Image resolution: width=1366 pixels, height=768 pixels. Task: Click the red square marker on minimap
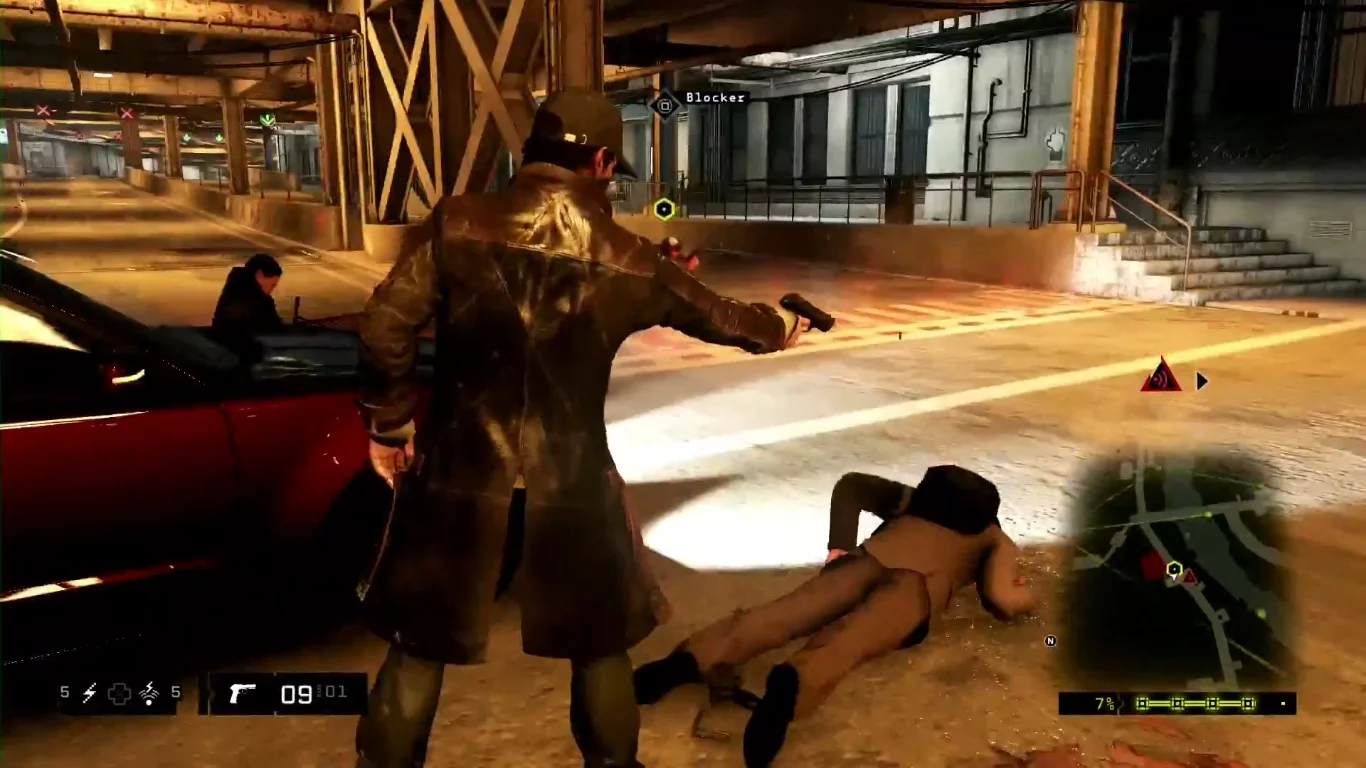point(1153,568)
